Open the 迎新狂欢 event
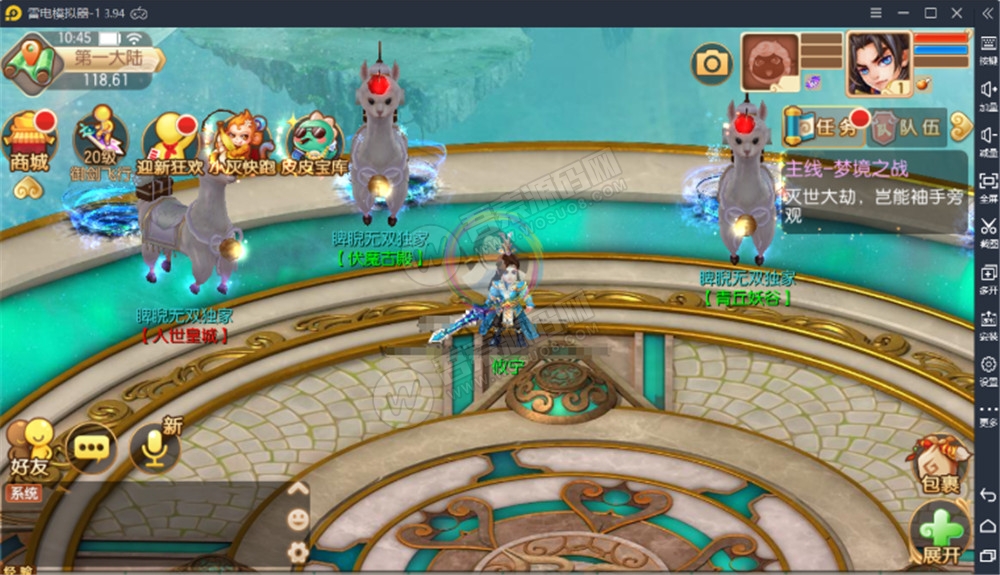Viewport: 1000px width, 575px height. [169, 142]
